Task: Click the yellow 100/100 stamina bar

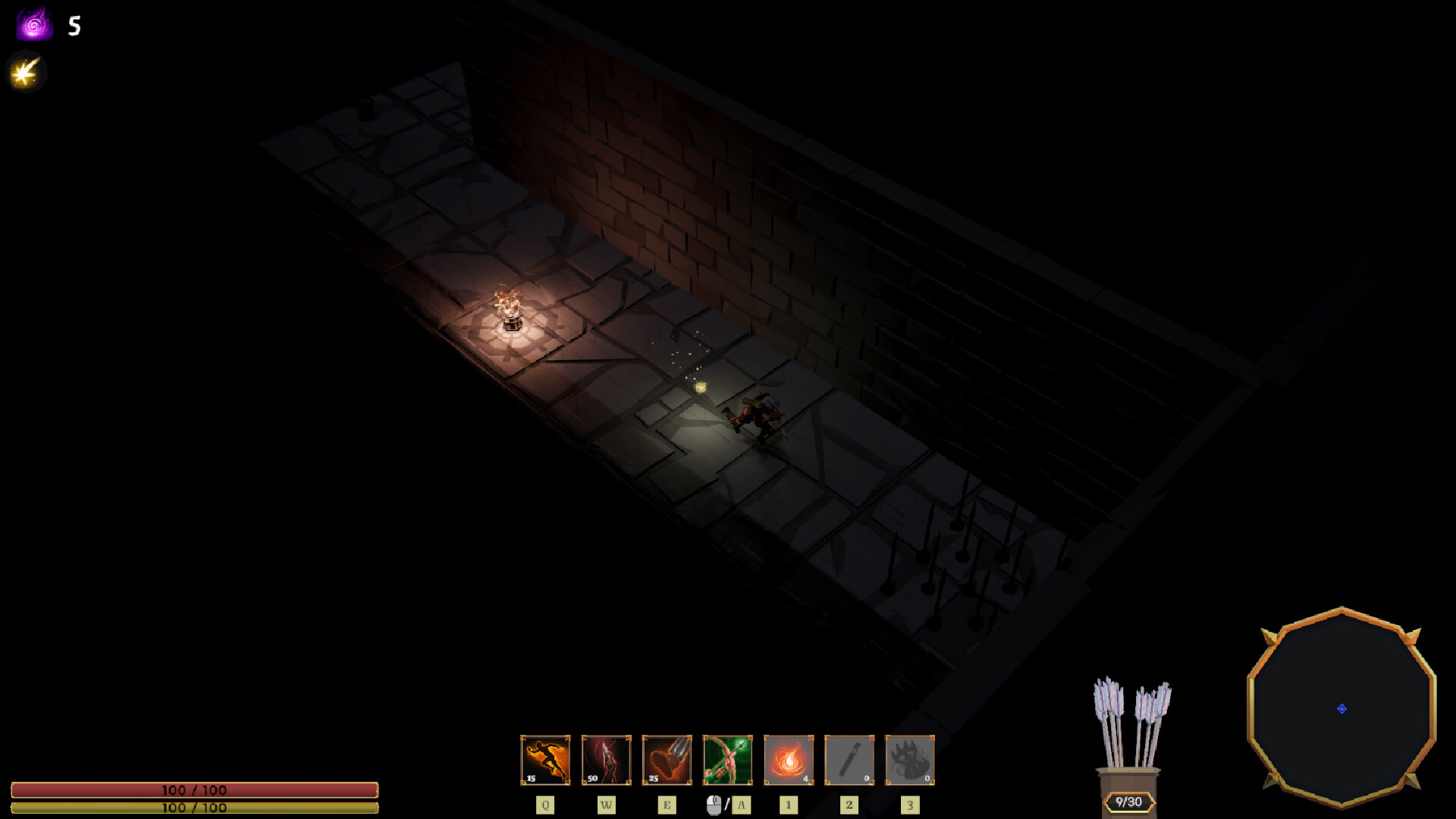Action: point(193,808)
